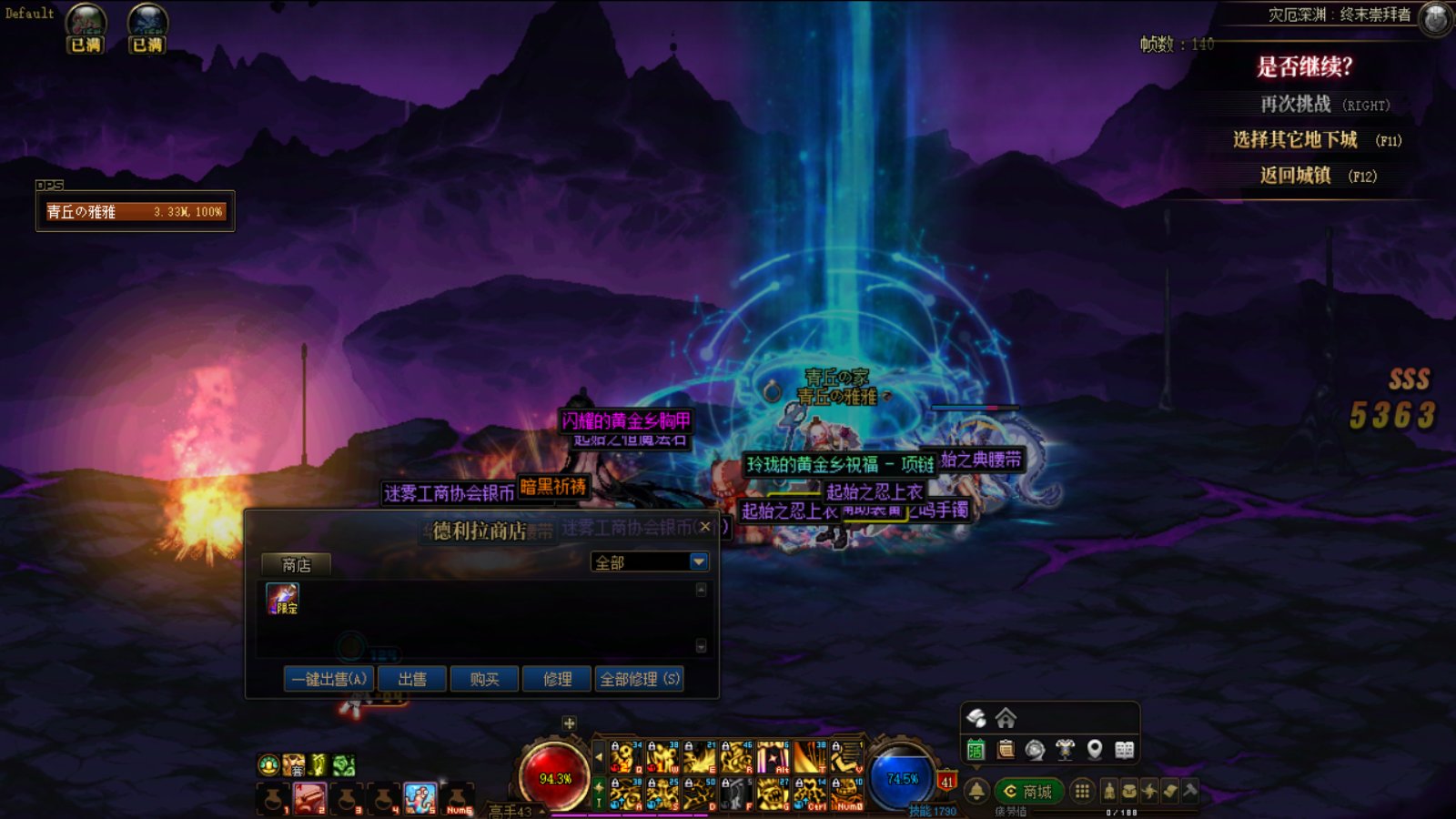1456x819 pixels.
Task: Click 全部修理 (S) repair-all button
Action: [640, 679]
